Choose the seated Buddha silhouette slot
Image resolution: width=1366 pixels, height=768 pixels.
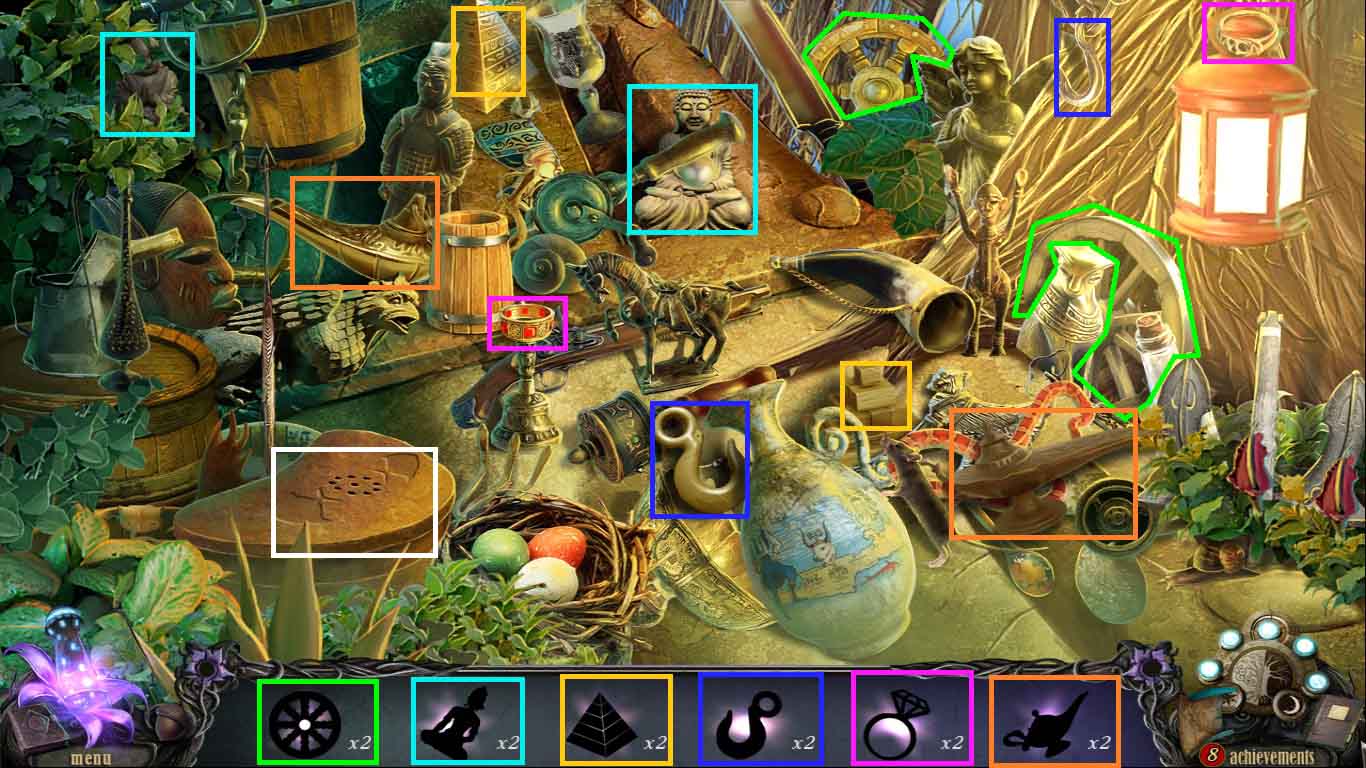click(x=467, y=721)
